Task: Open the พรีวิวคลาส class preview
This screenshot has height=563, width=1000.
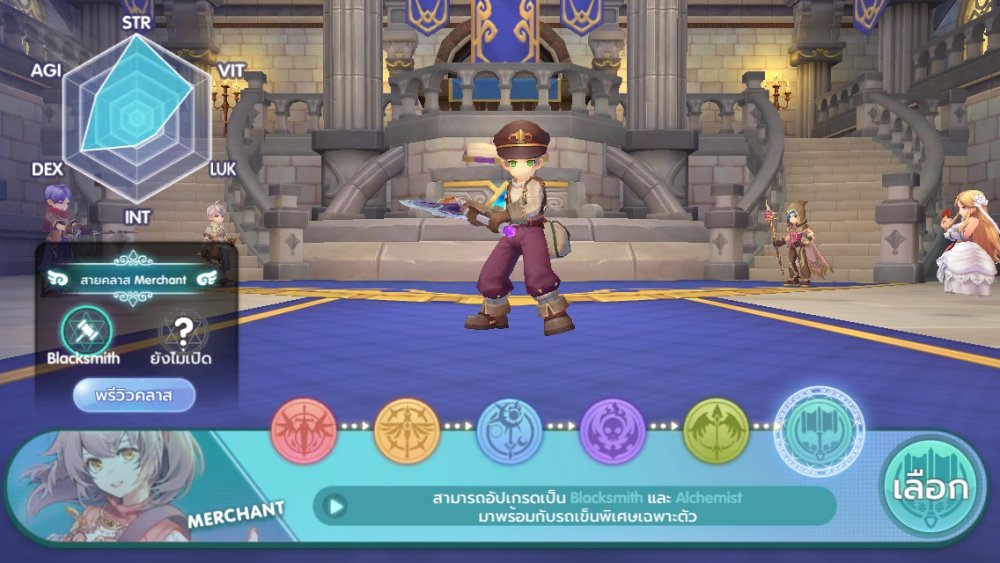Action: 134,395
